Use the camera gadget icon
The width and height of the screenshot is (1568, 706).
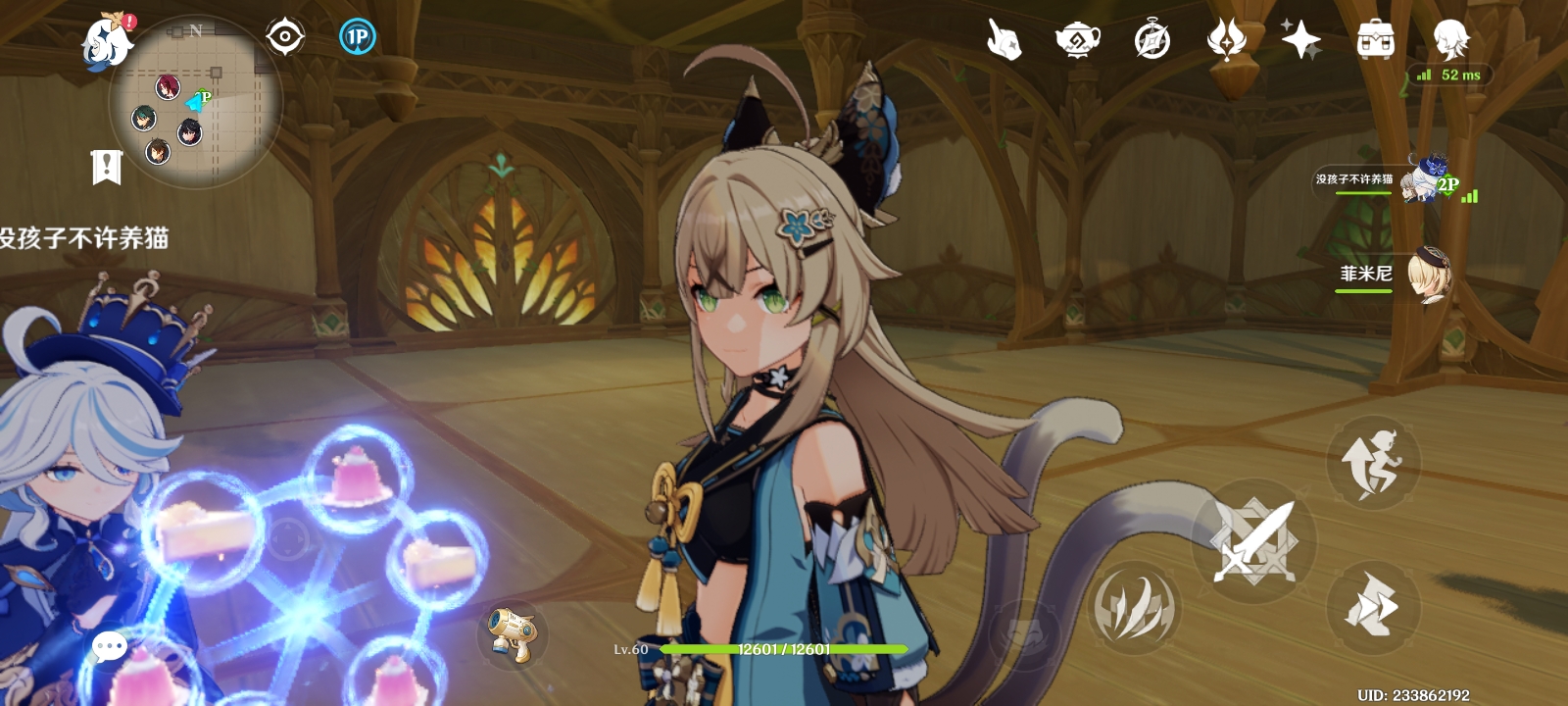(x=512, y=632)
